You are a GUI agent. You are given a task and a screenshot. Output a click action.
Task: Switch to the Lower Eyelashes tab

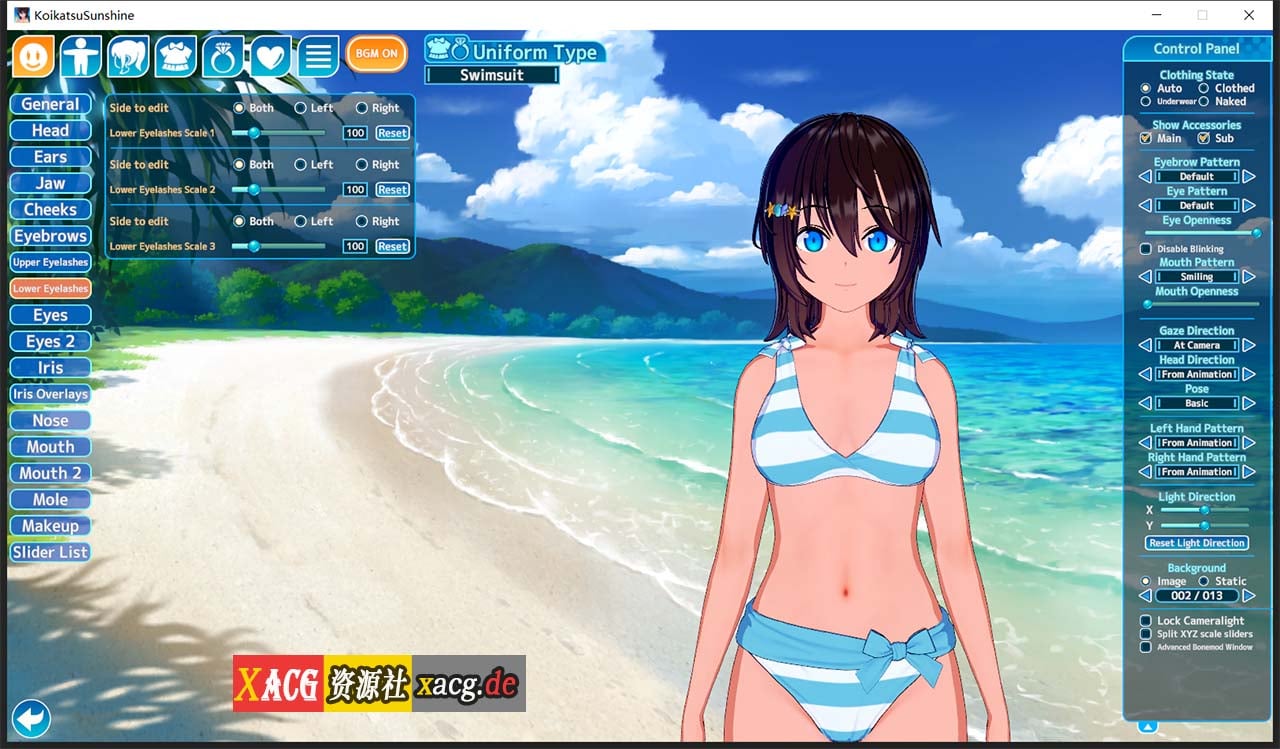point(49,288)
